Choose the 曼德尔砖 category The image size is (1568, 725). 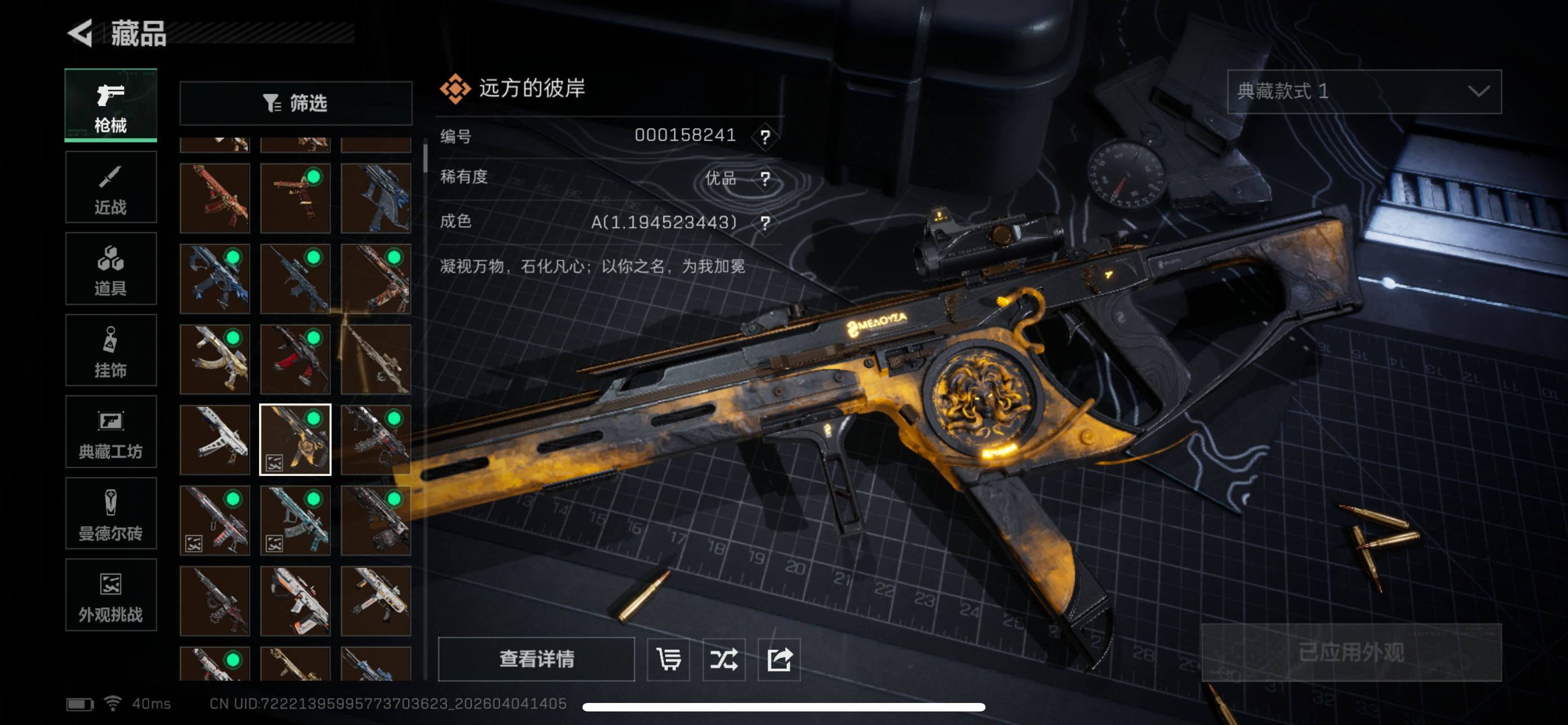click(x=111, y=513)
